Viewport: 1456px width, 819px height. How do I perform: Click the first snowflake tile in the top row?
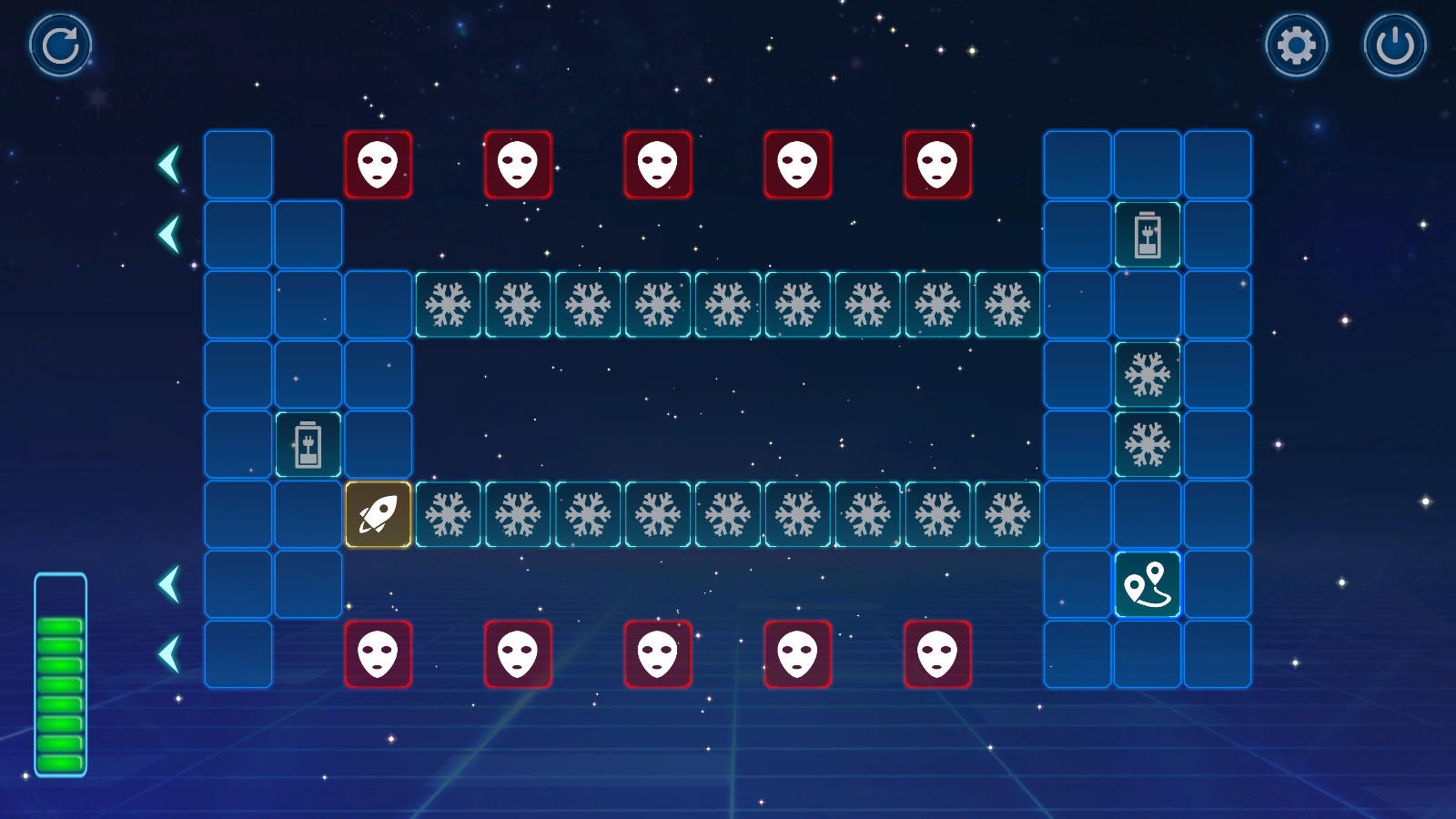(x=449, y=303)
